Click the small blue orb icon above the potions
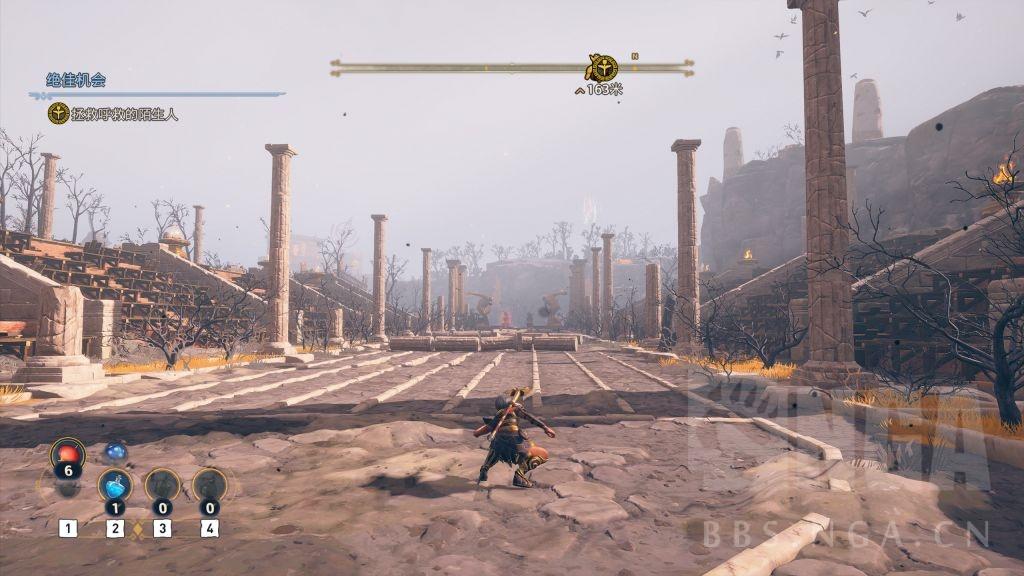 tap(116, 452)
